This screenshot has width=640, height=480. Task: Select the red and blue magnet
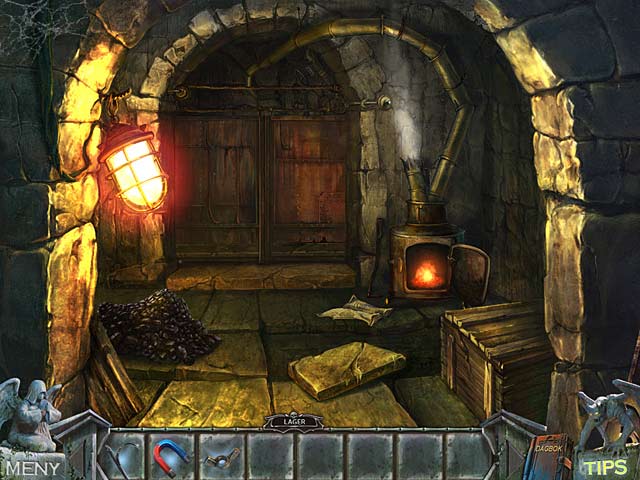point(170,457)
